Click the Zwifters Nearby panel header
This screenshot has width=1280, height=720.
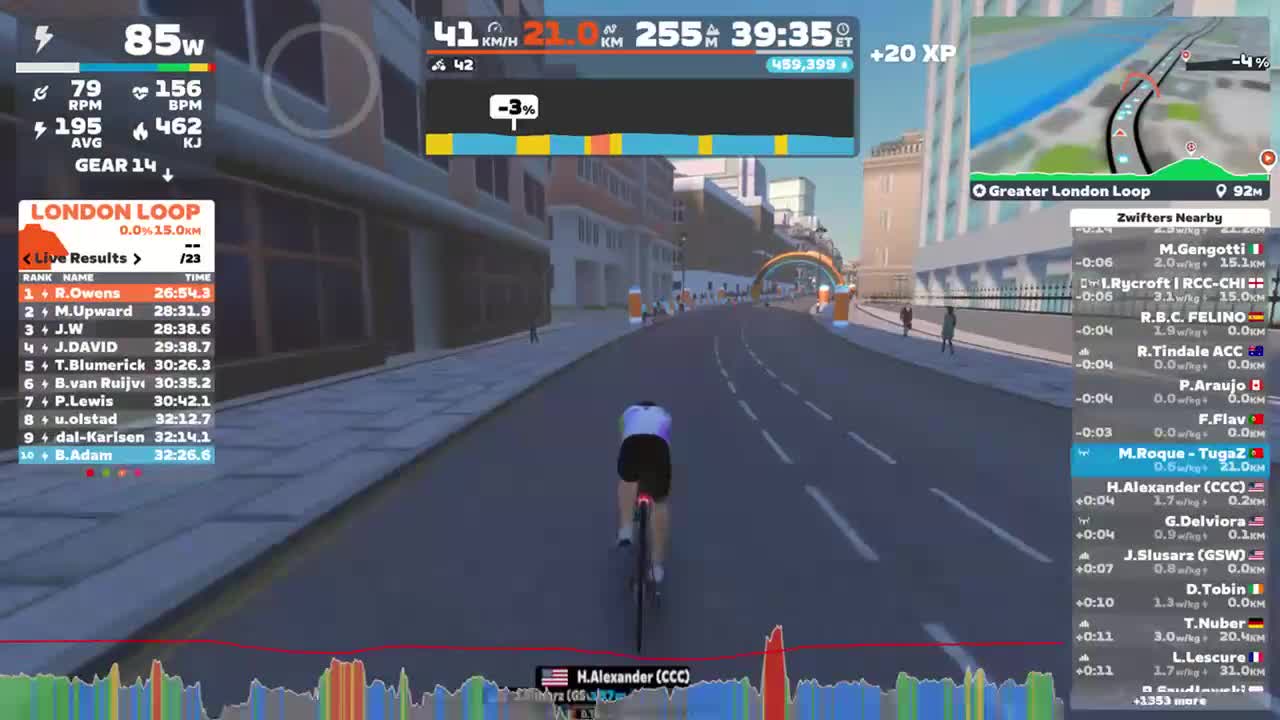point(1168,217)
